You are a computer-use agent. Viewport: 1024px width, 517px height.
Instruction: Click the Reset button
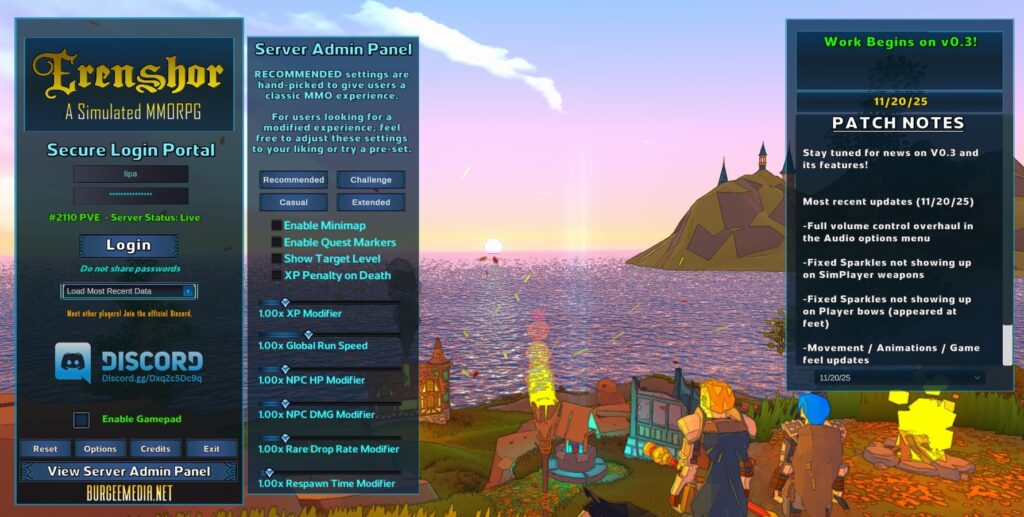point(45,449)
